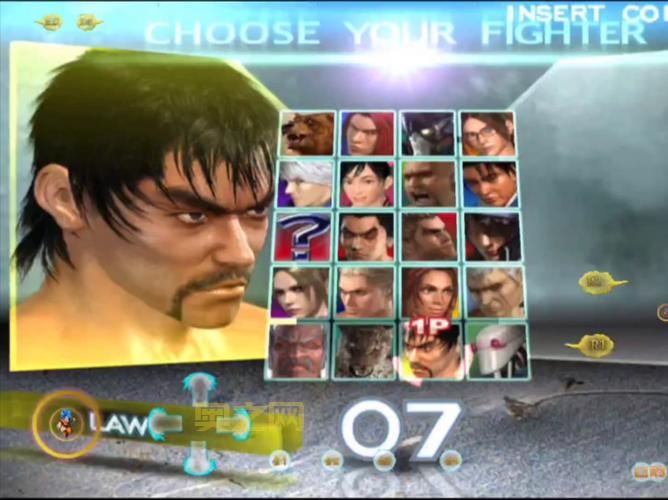The width and height of the screenshot is (668, 500).
Task: Pick the bald shouting Marduk portrait
Action: (428, 183)
